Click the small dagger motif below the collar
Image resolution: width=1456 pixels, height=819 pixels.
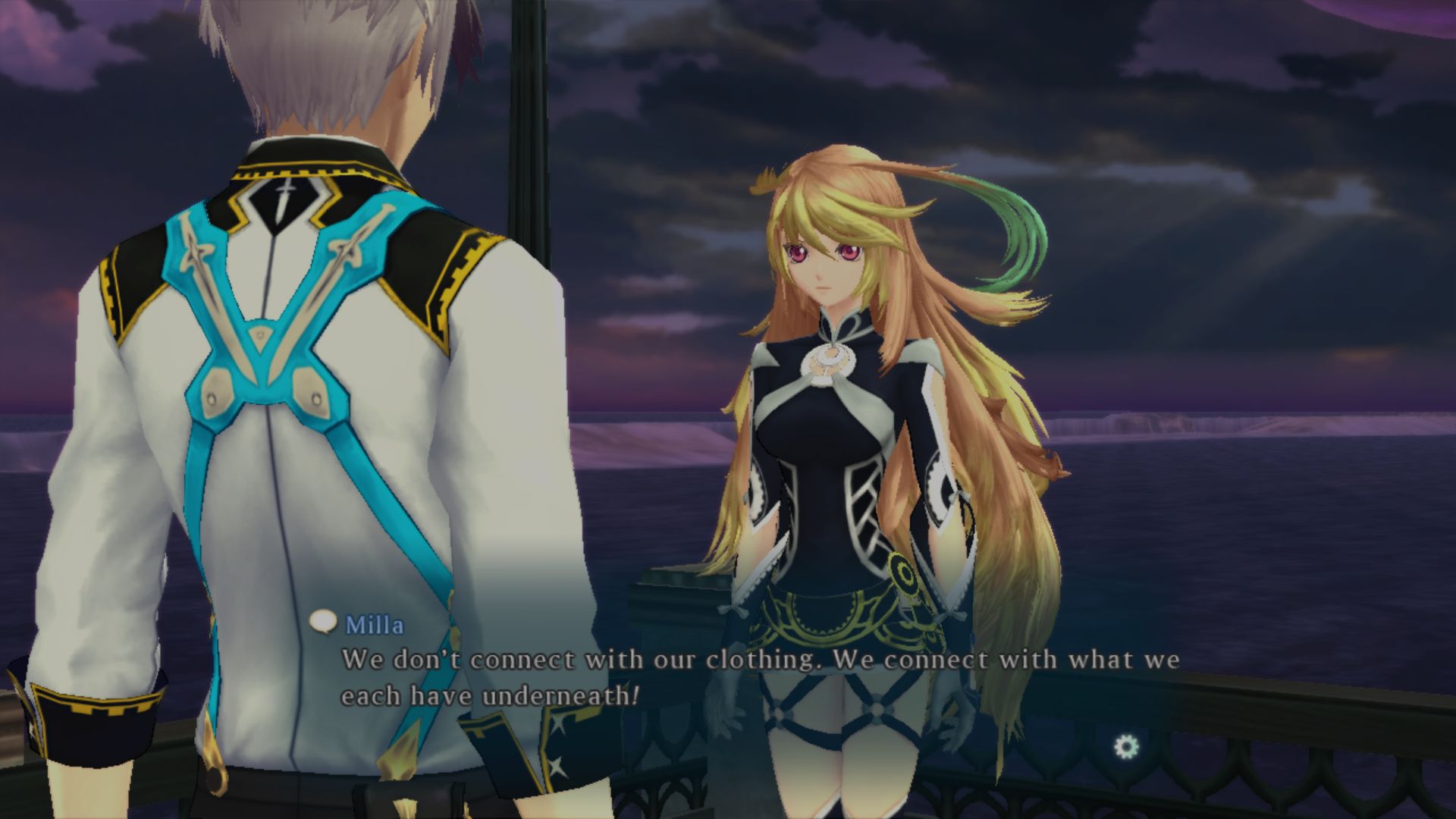(283, 197)
